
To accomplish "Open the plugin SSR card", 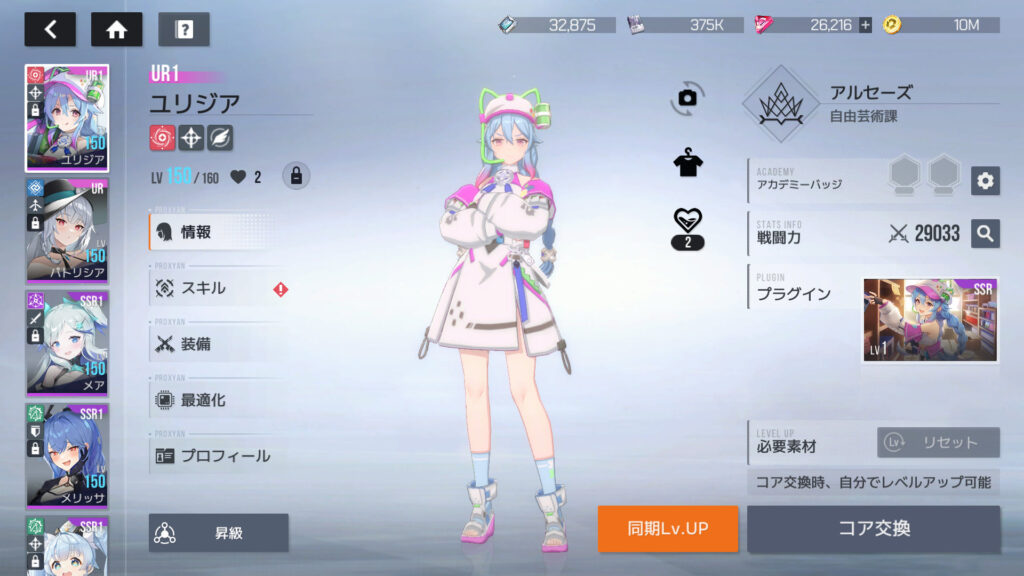I will coord(930,320).
